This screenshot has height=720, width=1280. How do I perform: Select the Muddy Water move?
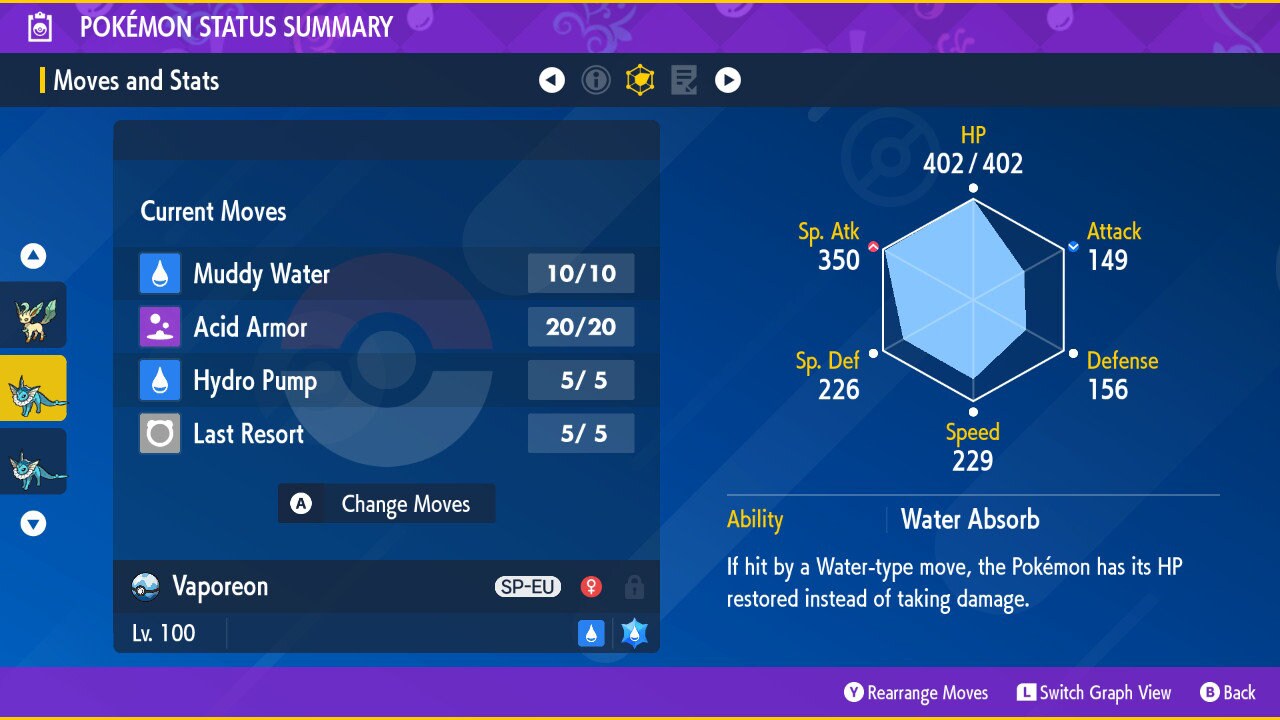(386, 274)
